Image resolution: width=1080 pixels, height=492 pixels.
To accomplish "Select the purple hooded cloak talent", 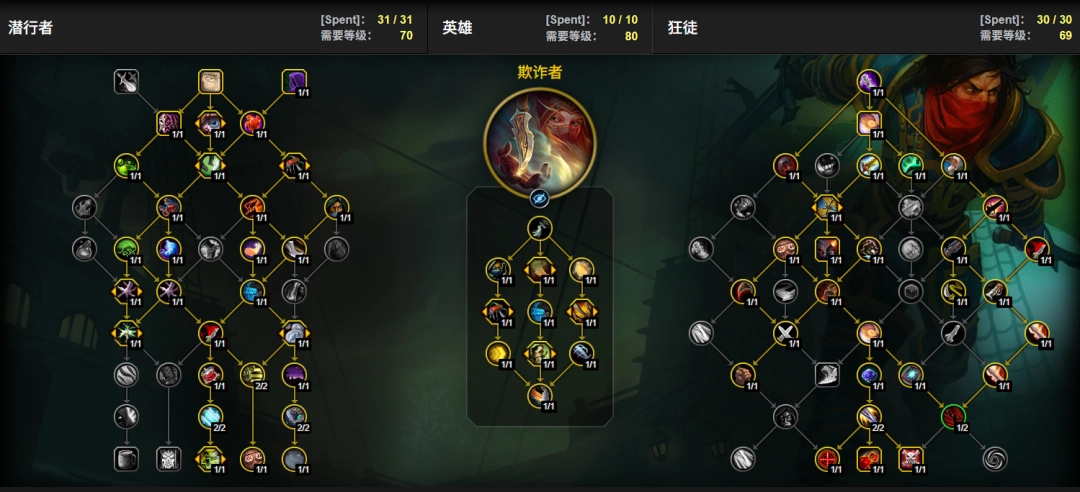I will 294,81.
